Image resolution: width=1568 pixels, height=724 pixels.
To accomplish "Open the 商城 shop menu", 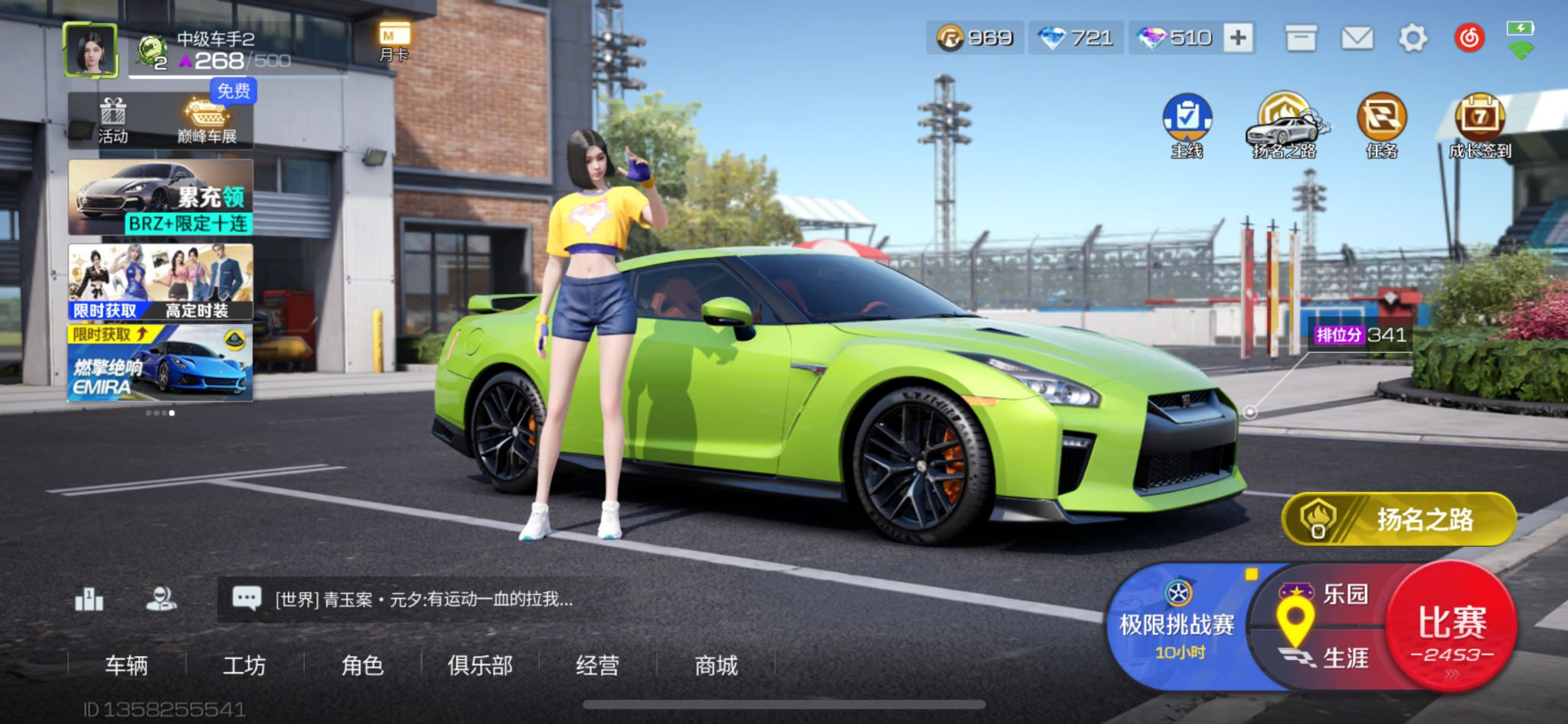I will tap(716, 665).
